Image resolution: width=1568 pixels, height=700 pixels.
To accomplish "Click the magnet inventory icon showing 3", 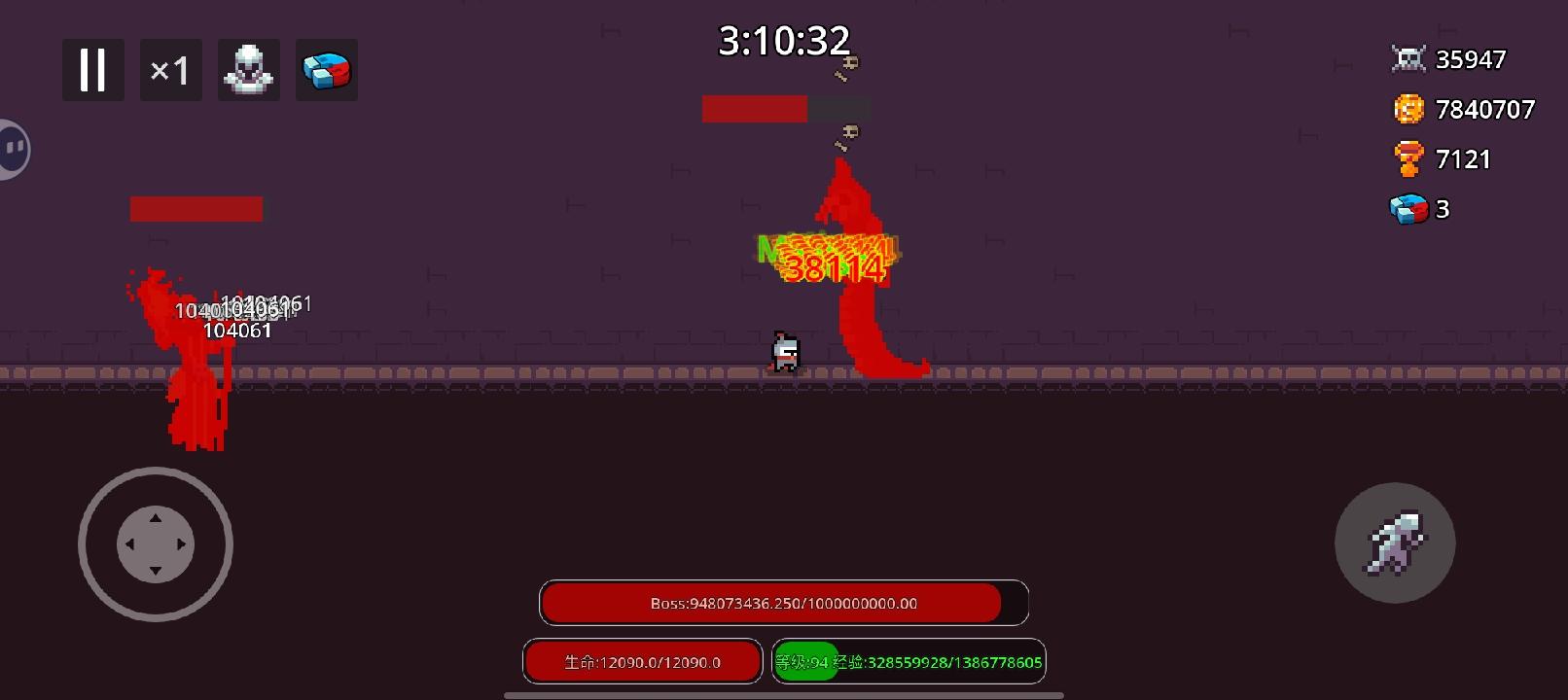I will click(x=1408, y=208).
